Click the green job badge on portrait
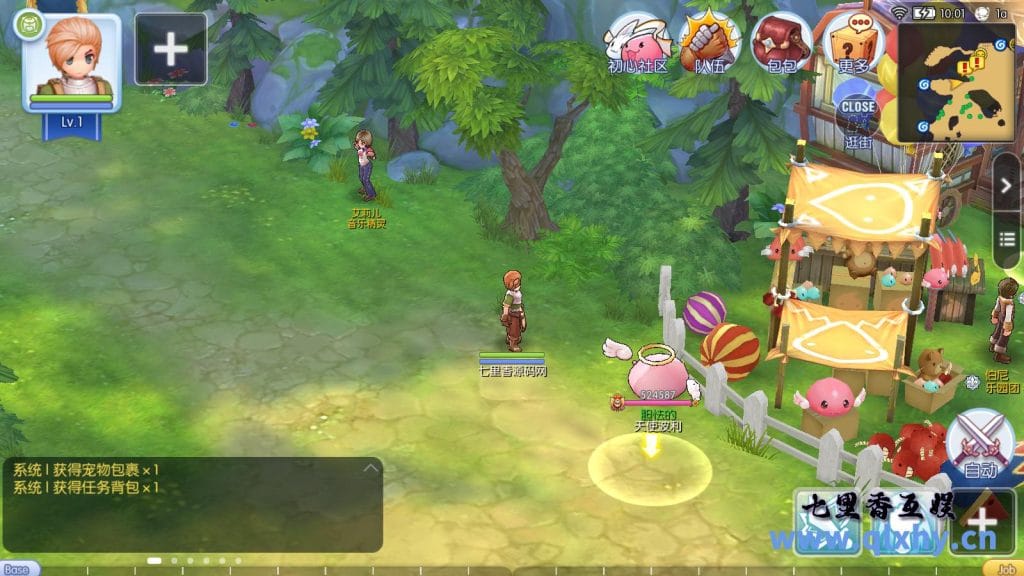The width and height of the screenshot is (1024, 576). 27,23
